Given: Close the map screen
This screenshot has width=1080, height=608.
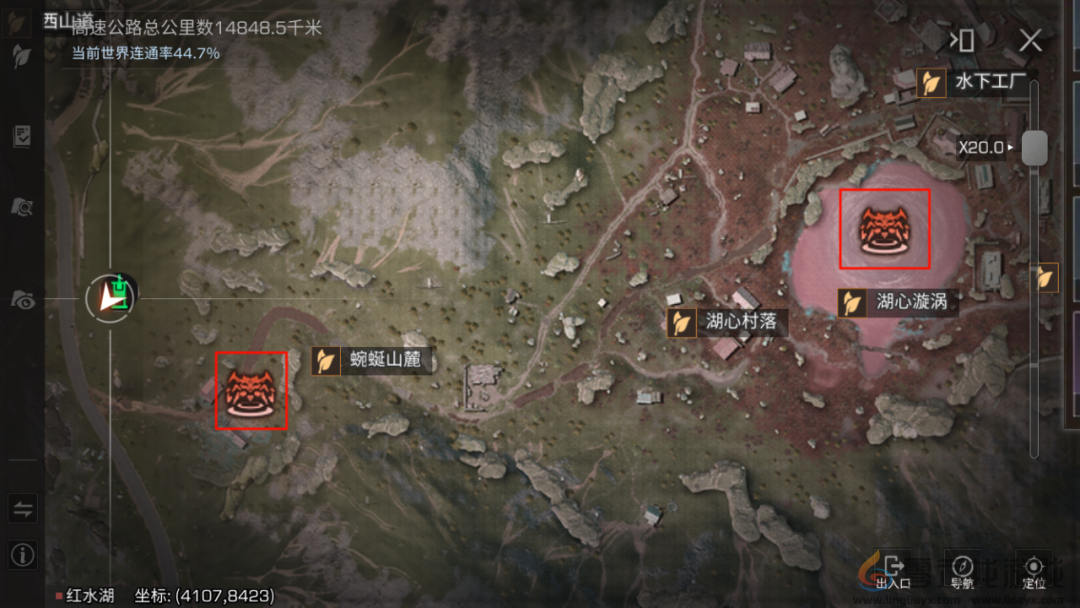Looking at the screenshot, I should [x=1030, y=41].
